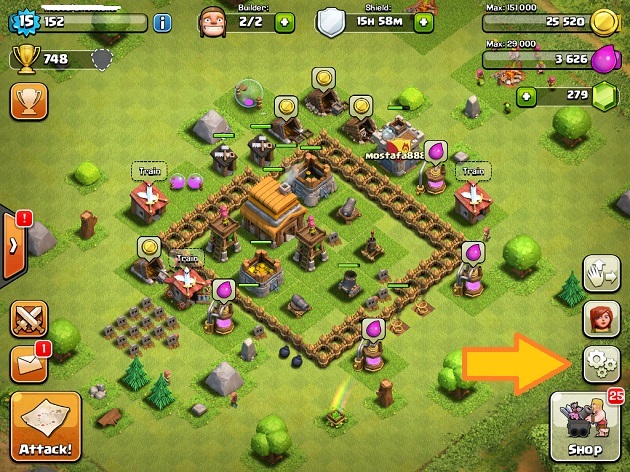The width and height of the screenshot is (630, 472).
Task: Select the grey league shield badge
Action: (98, 60)
